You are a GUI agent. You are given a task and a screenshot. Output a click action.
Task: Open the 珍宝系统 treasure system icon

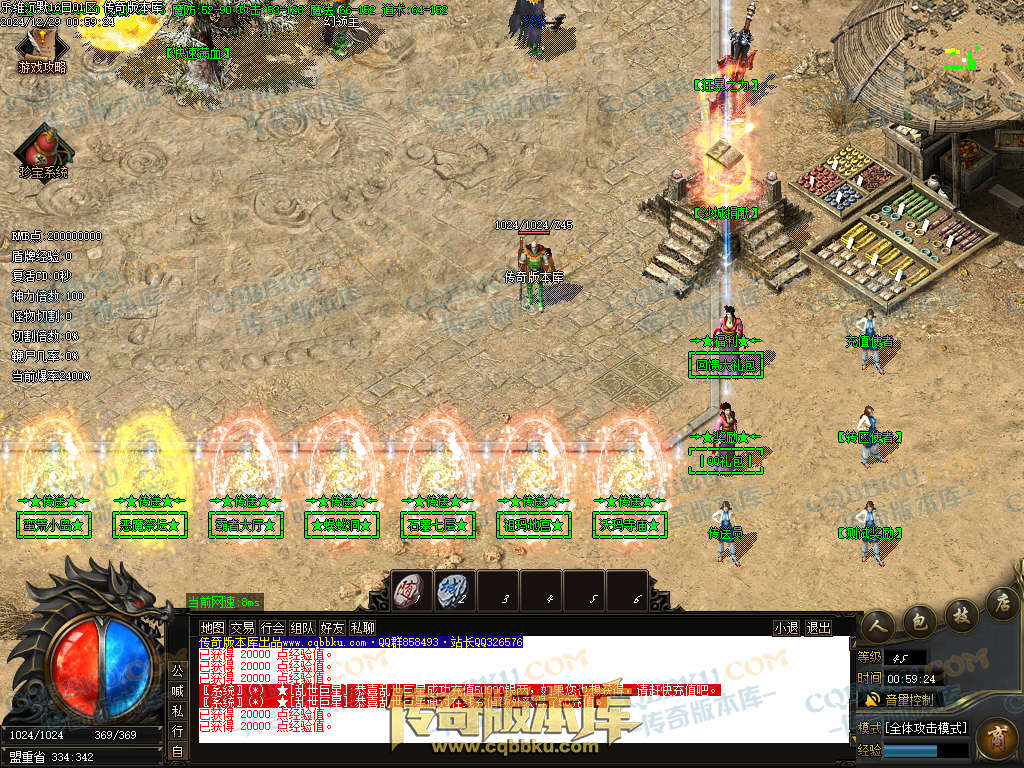click(42, 150)
